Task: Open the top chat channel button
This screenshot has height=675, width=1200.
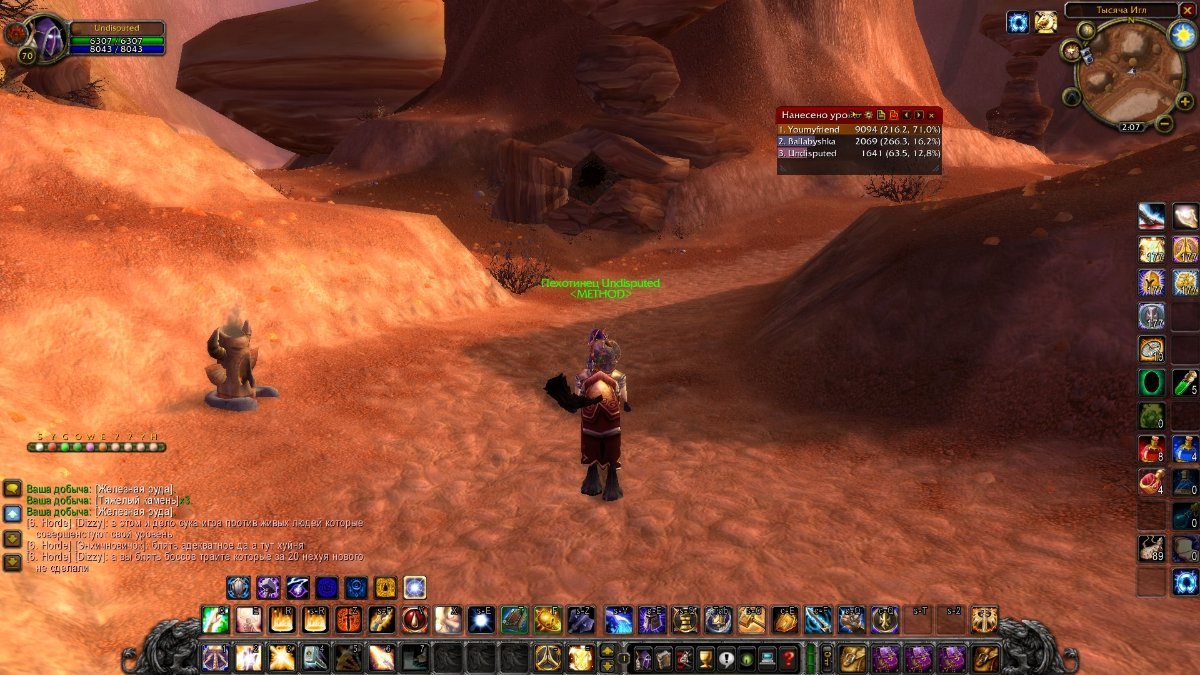Action: 12,488
